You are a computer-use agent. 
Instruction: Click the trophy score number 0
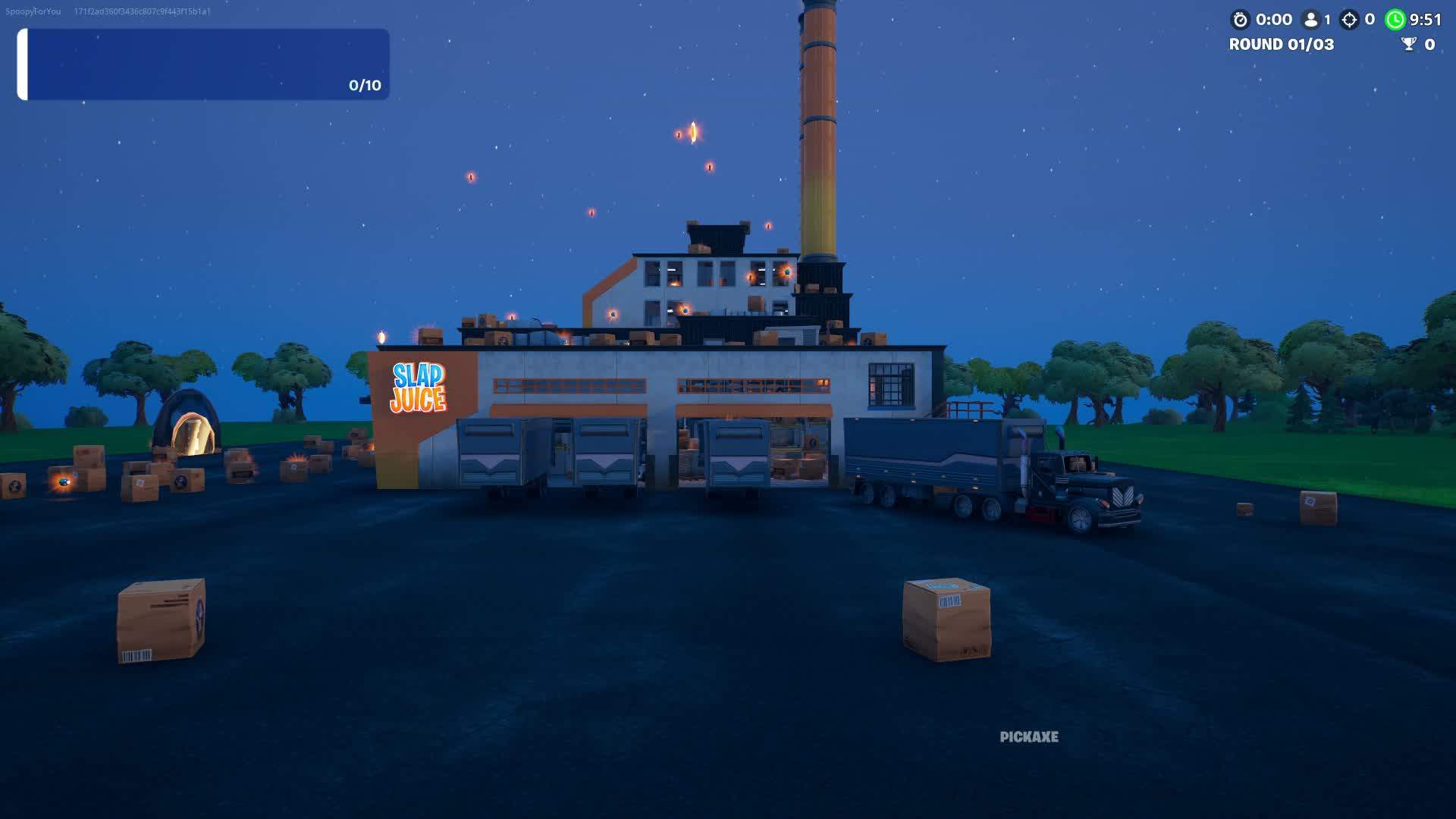[1431, 45]
